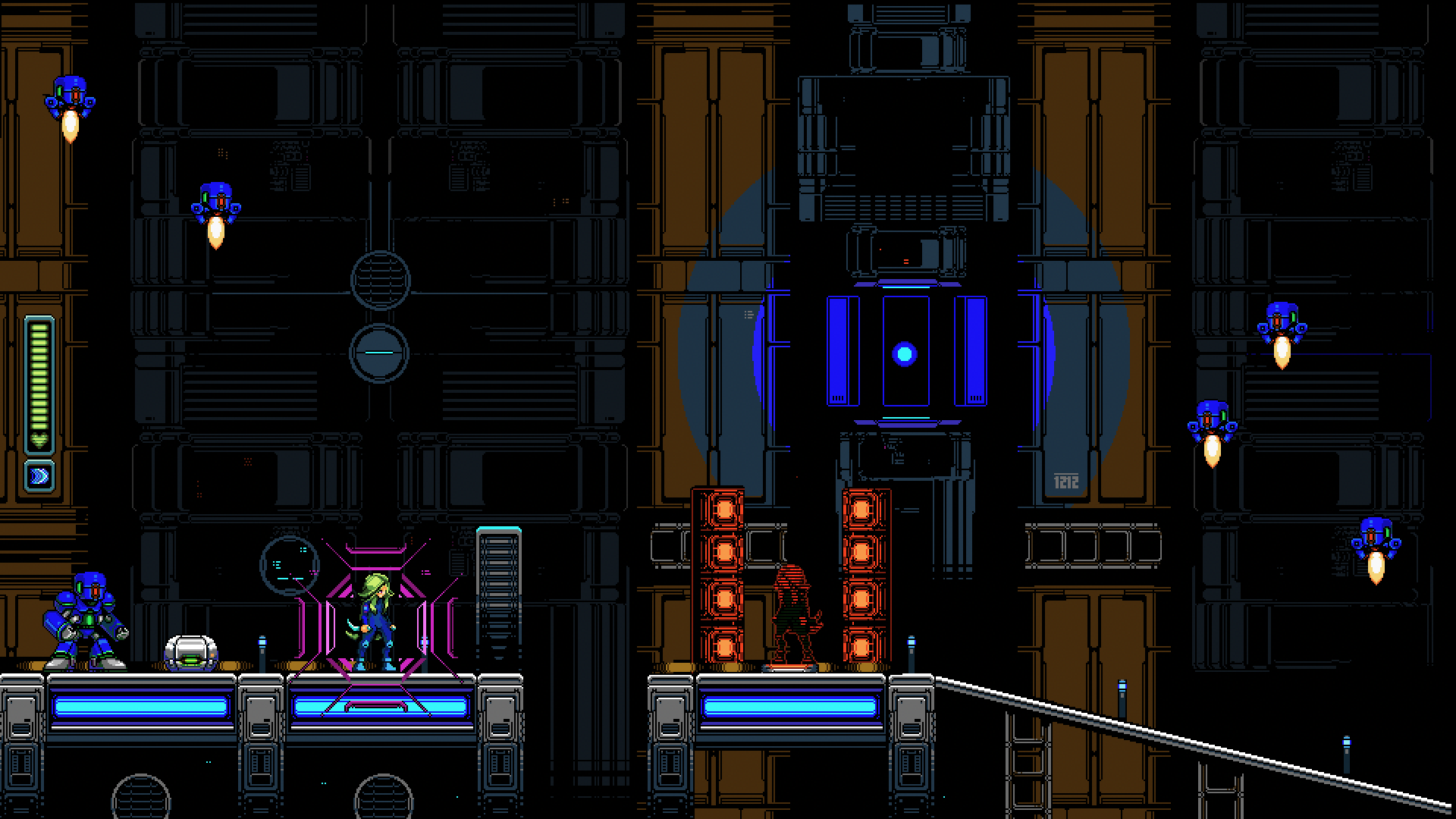Click the green heart under the energy gauge
The height and width of the screenshot is (819, 1456).
[x=39, y=439]
